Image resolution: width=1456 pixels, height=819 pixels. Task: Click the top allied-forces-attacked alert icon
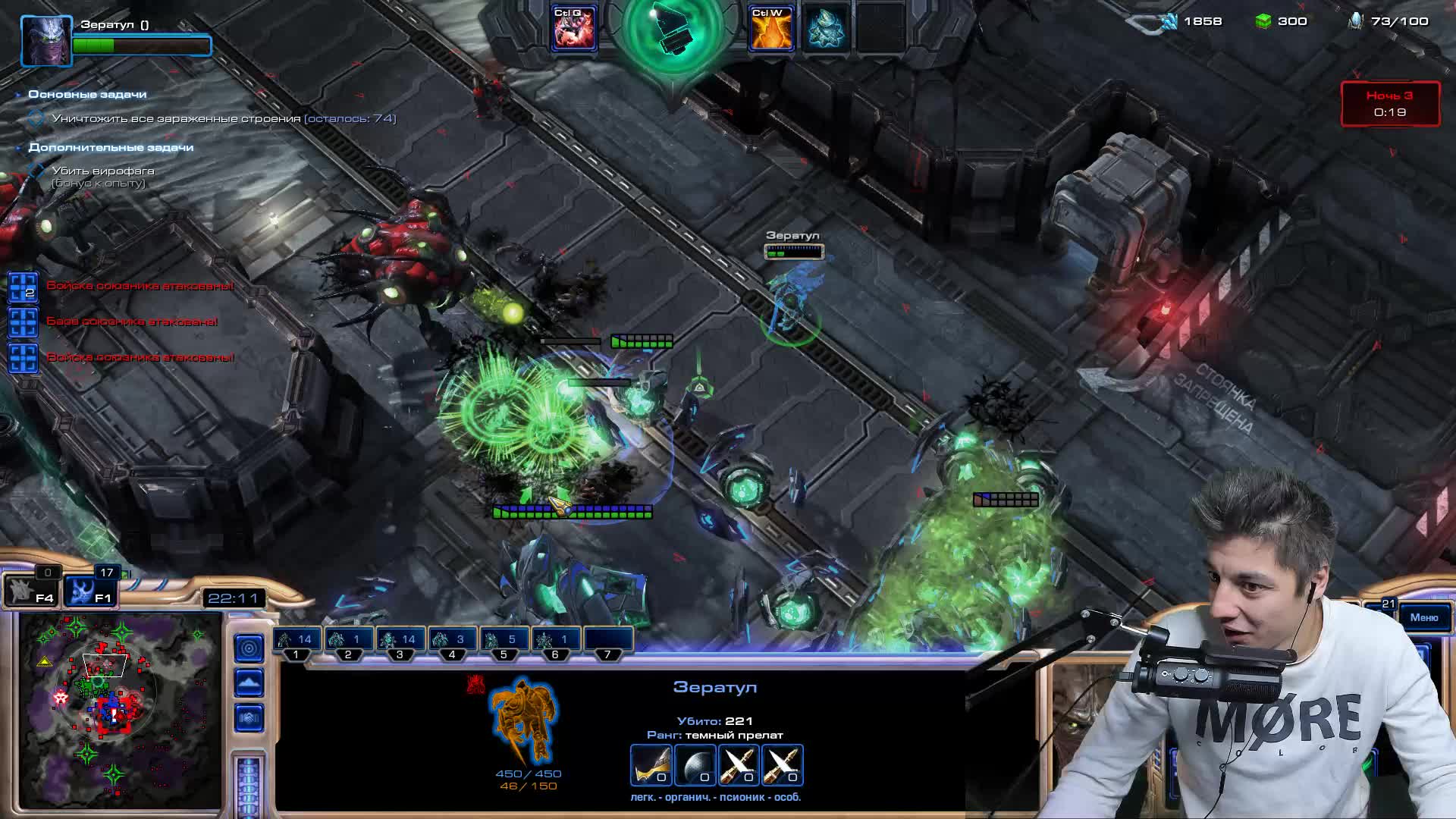tap(23, 287)
